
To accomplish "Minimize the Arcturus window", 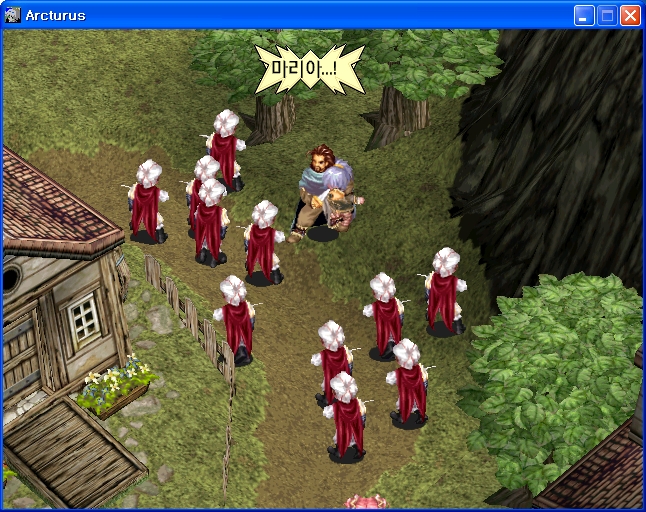I will click(x=584, y=15).
